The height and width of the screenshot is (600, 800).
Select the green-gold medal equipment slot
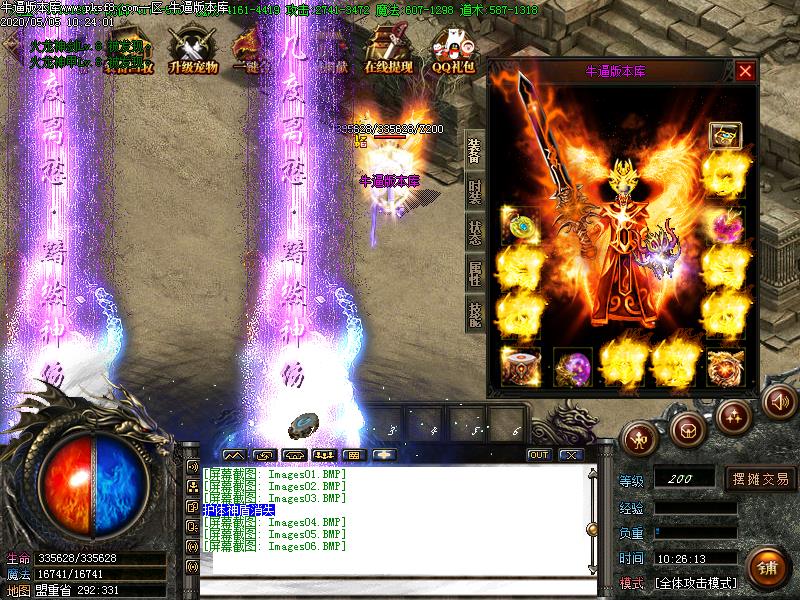[519, 225]
